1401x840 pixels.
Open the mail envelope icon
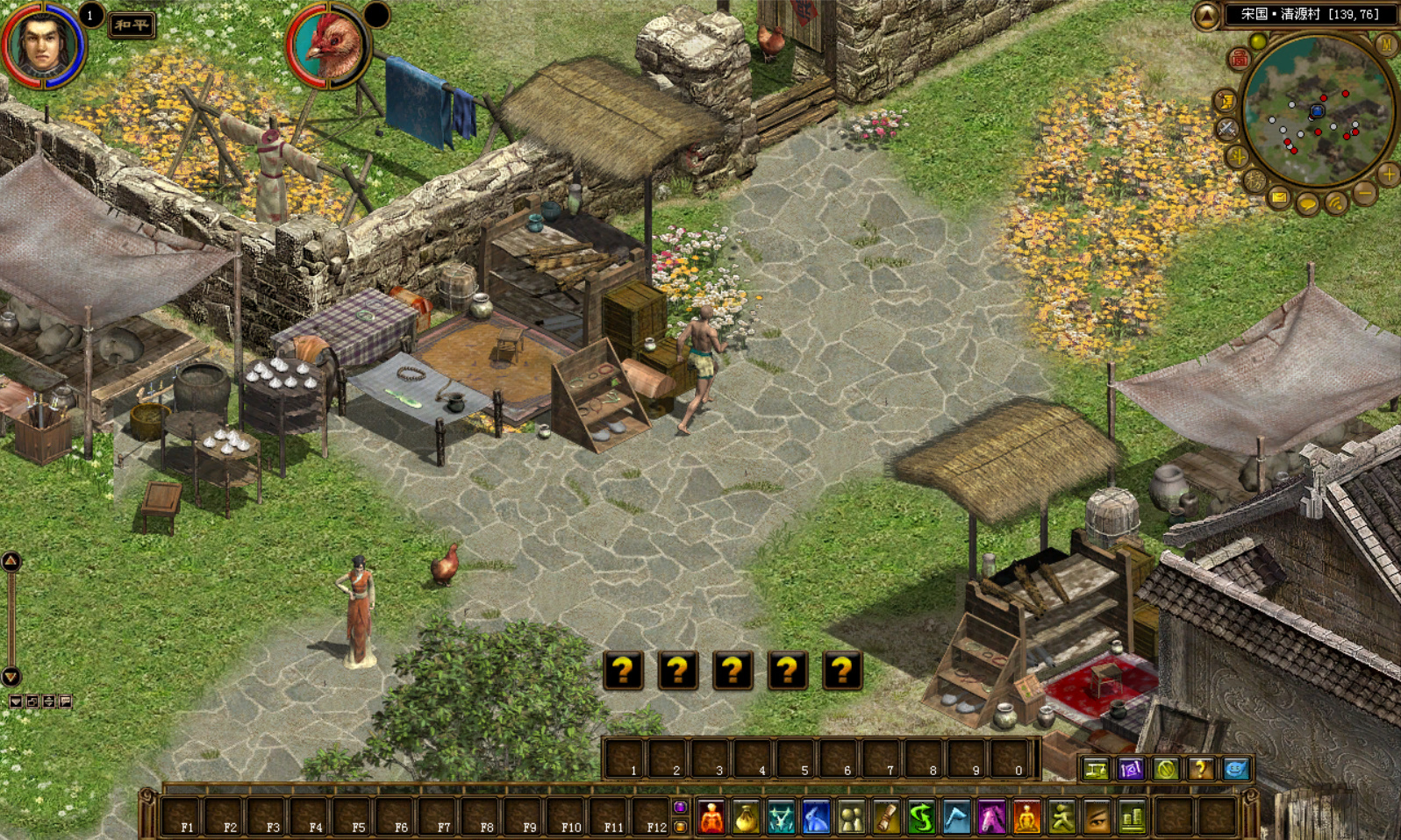[1280, 198]
